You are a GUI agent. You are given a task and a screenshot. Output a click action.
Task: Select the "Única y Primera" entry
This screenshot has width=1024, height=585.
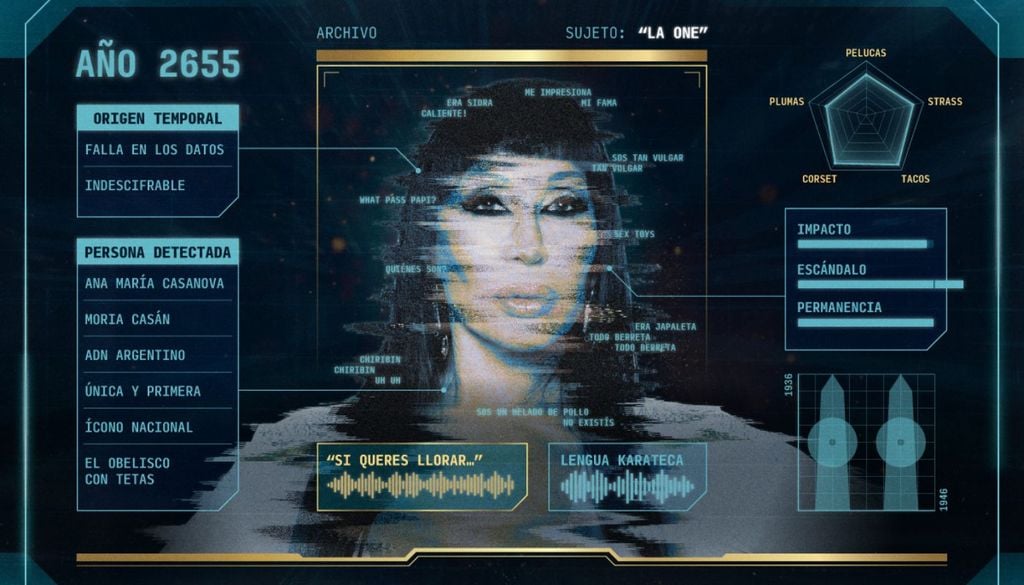[143, 391]
